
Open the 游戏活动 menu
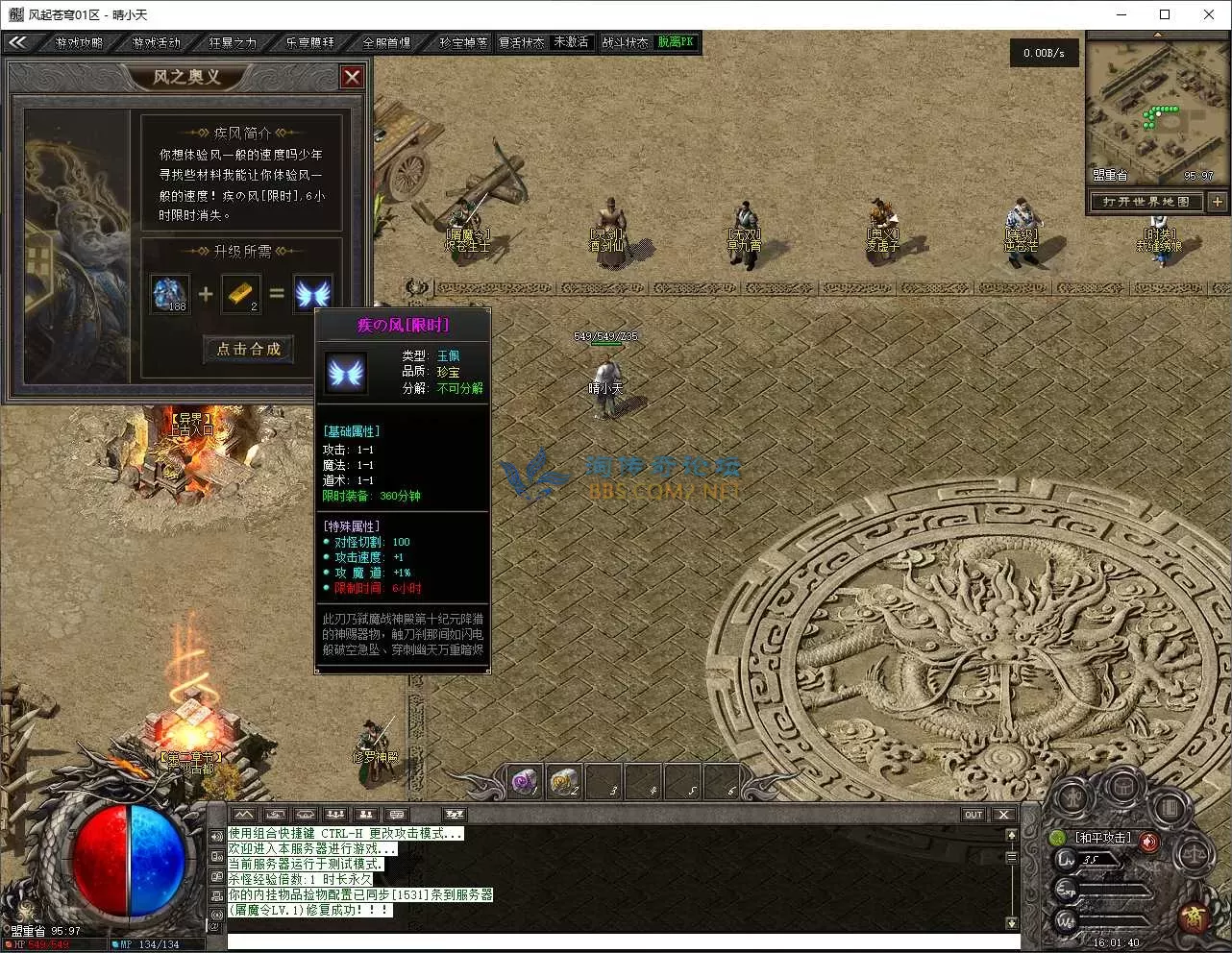coord(155,42)
